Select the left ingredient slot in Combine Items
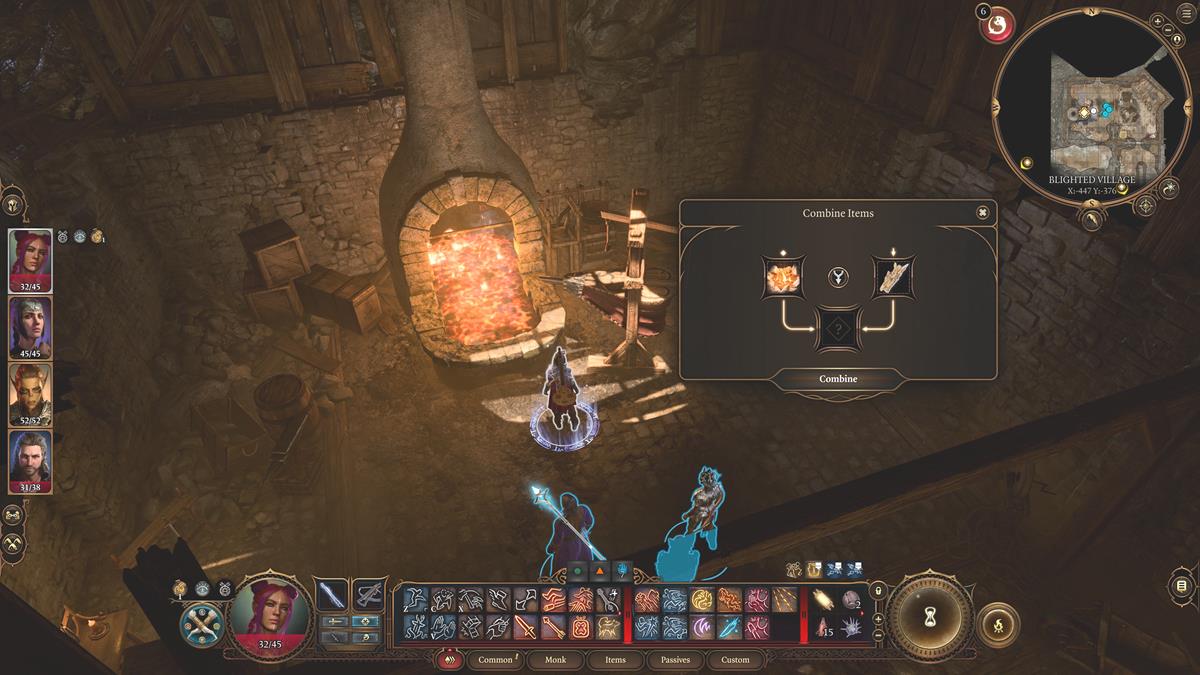 pyautogui.click(x=782, y=278)
